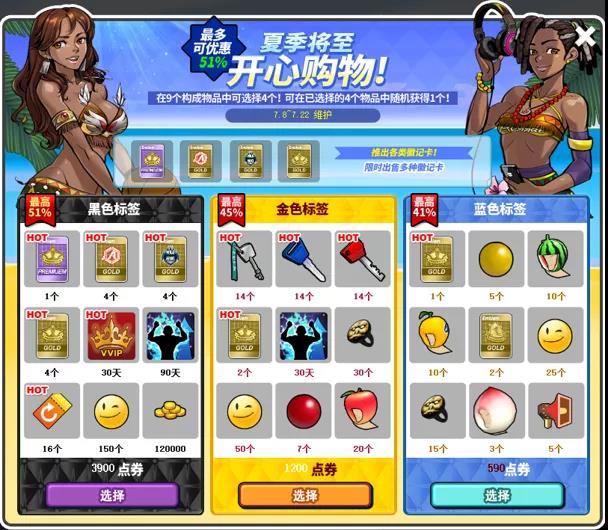
Task: Choose the blue label package for 590 coupons
Action: click(x=497, y=495)
